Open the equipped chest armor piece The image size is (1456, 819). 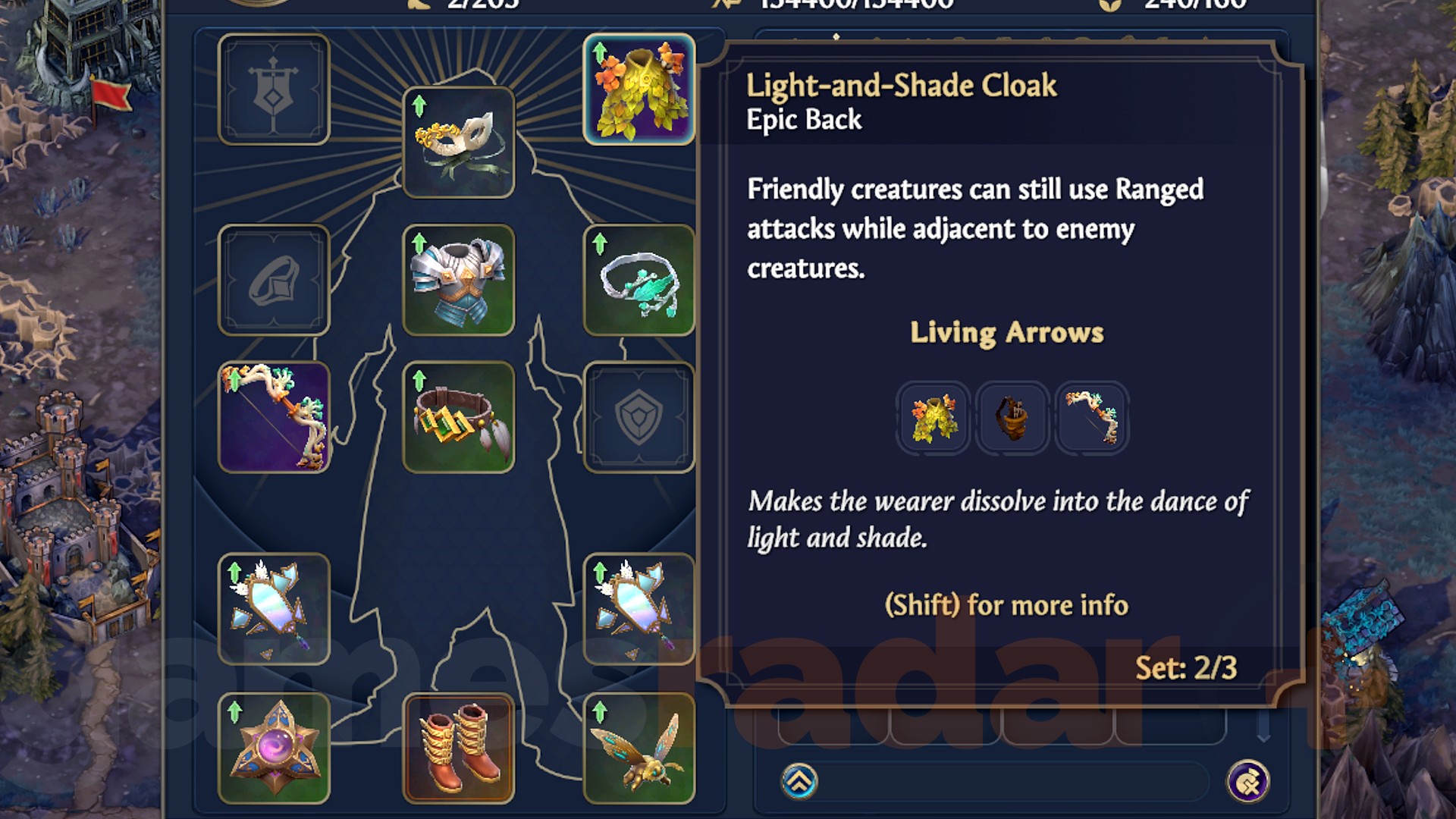[460, 281]
